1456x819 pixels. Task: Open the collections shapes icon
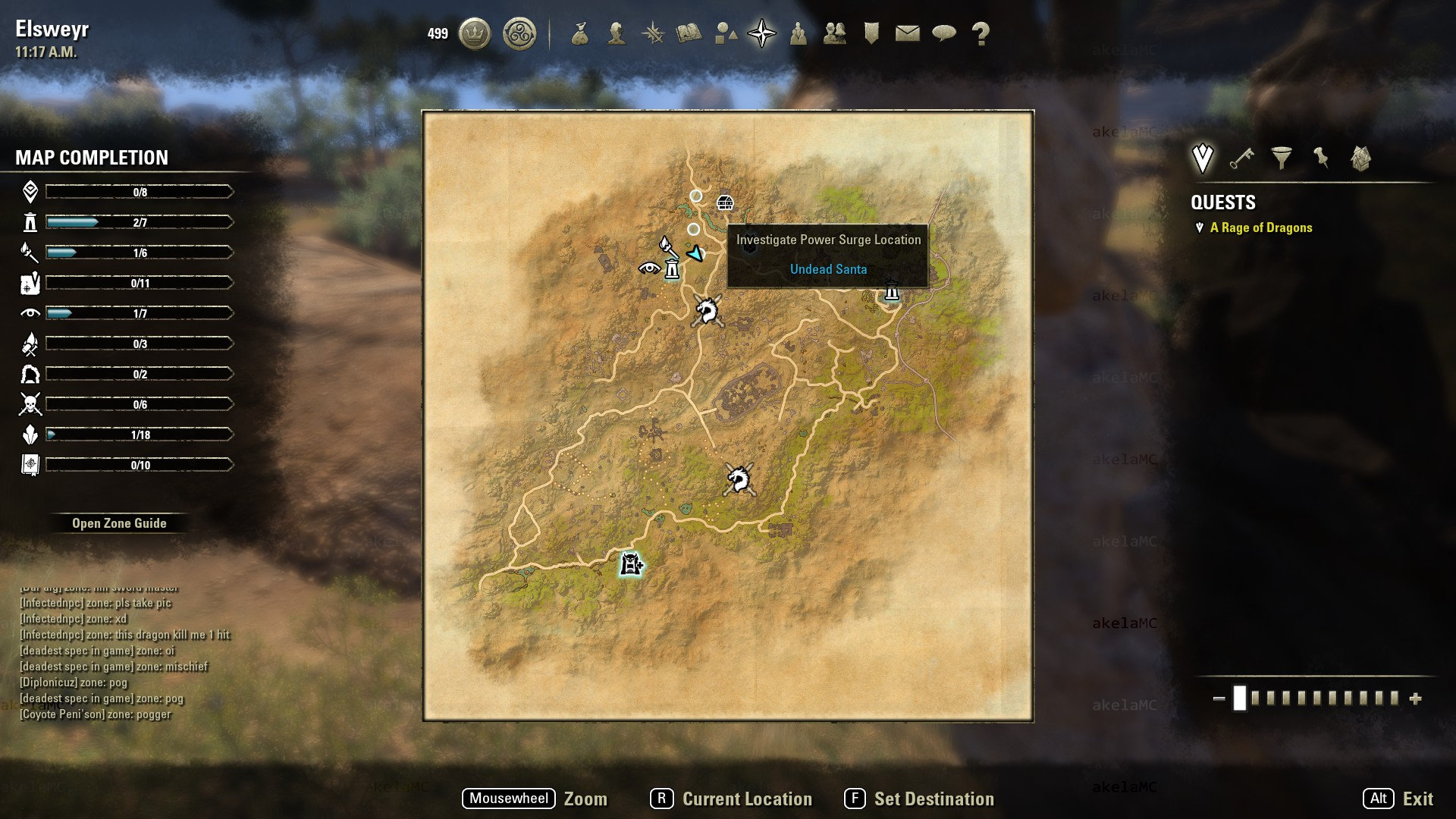726,34
